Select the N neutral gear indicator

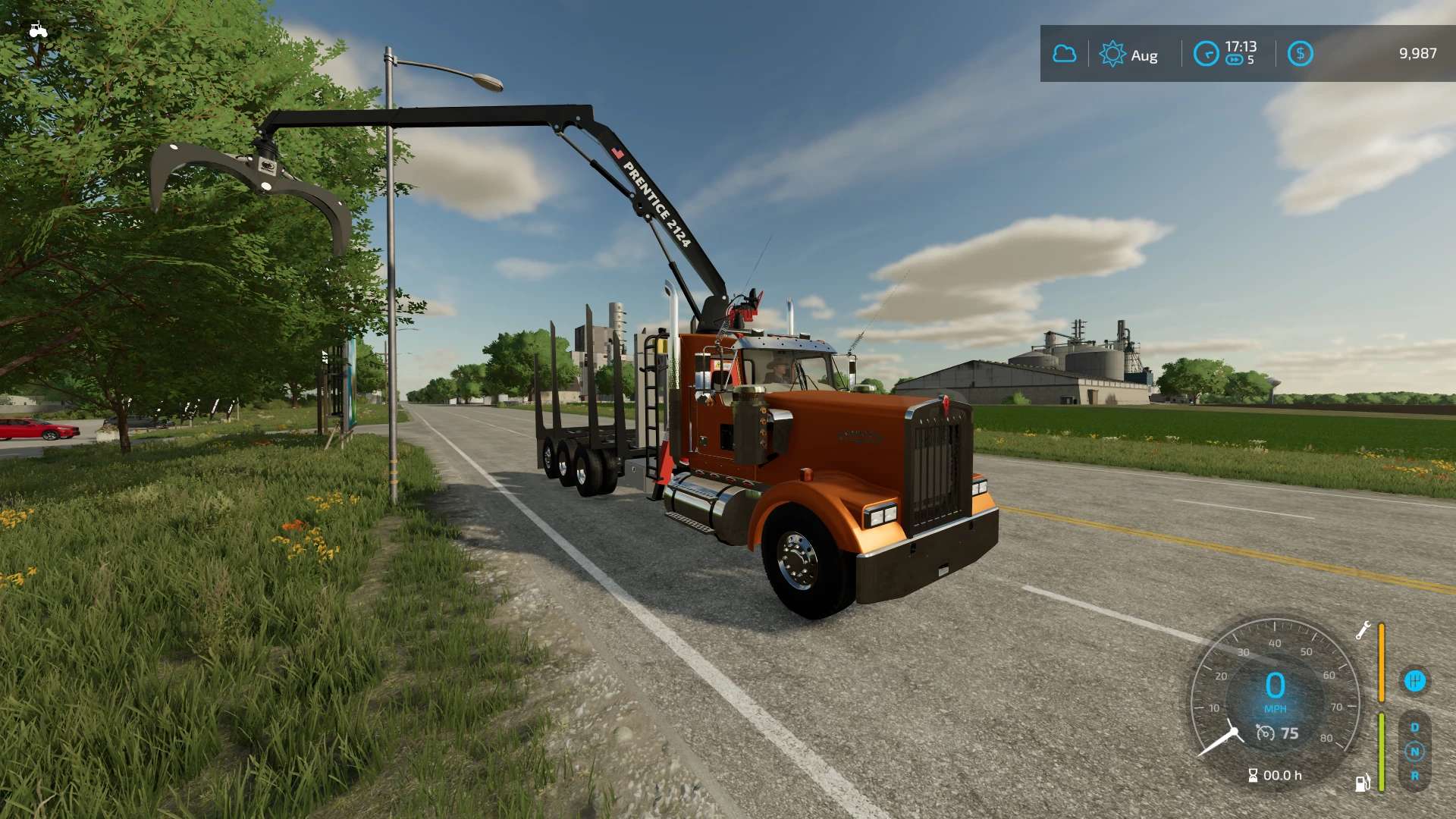tap(1414, 752)
